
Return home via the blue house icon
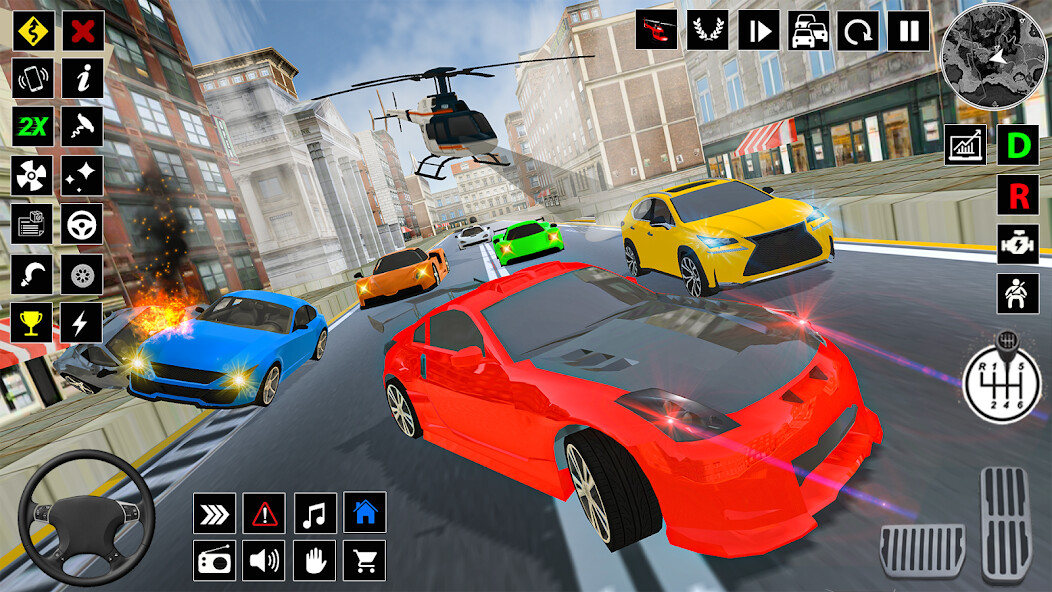pos(365,513)
